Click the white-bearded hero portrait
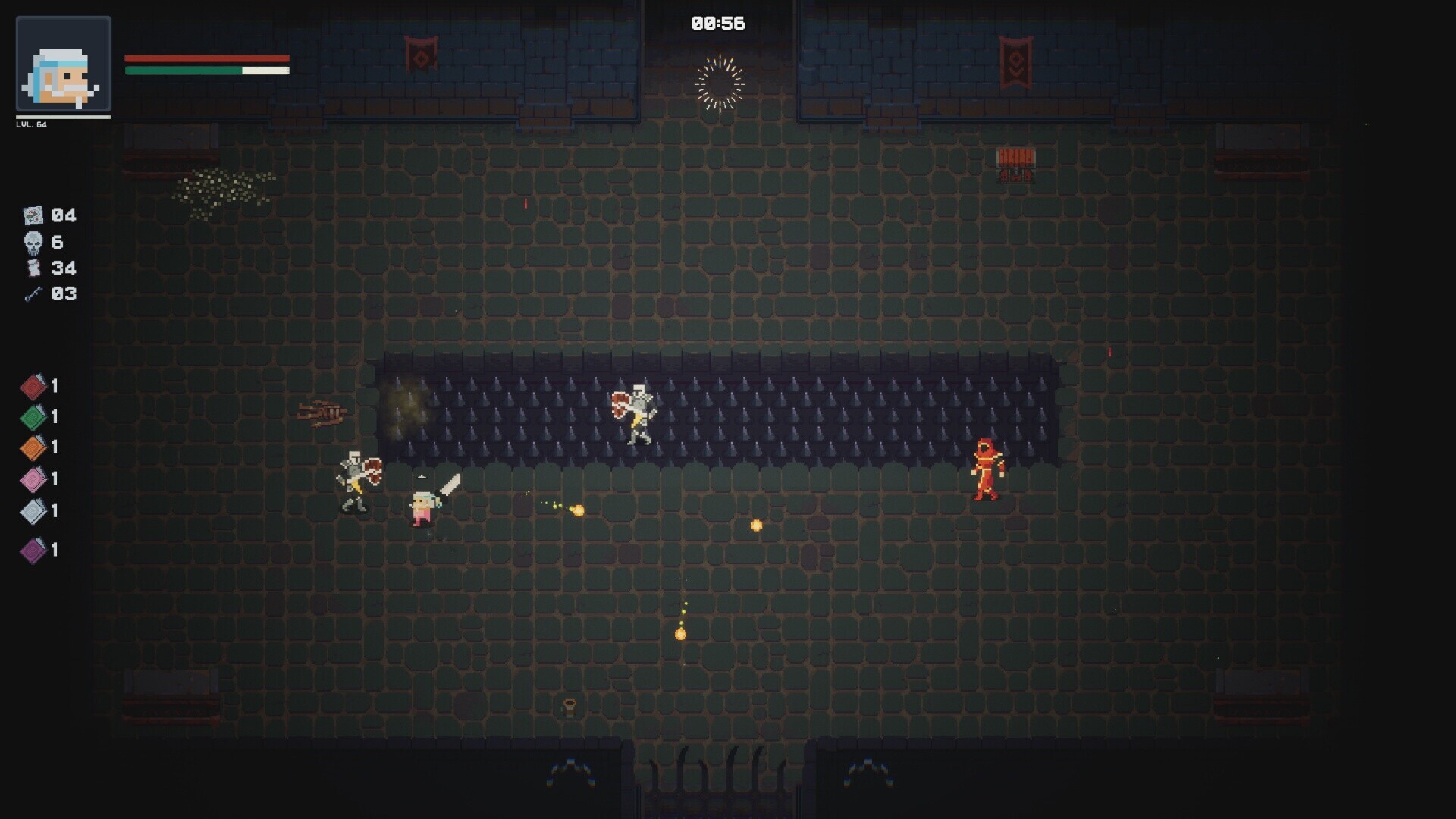This screenshot has width=1456, height=819. (x=64, y=64)
